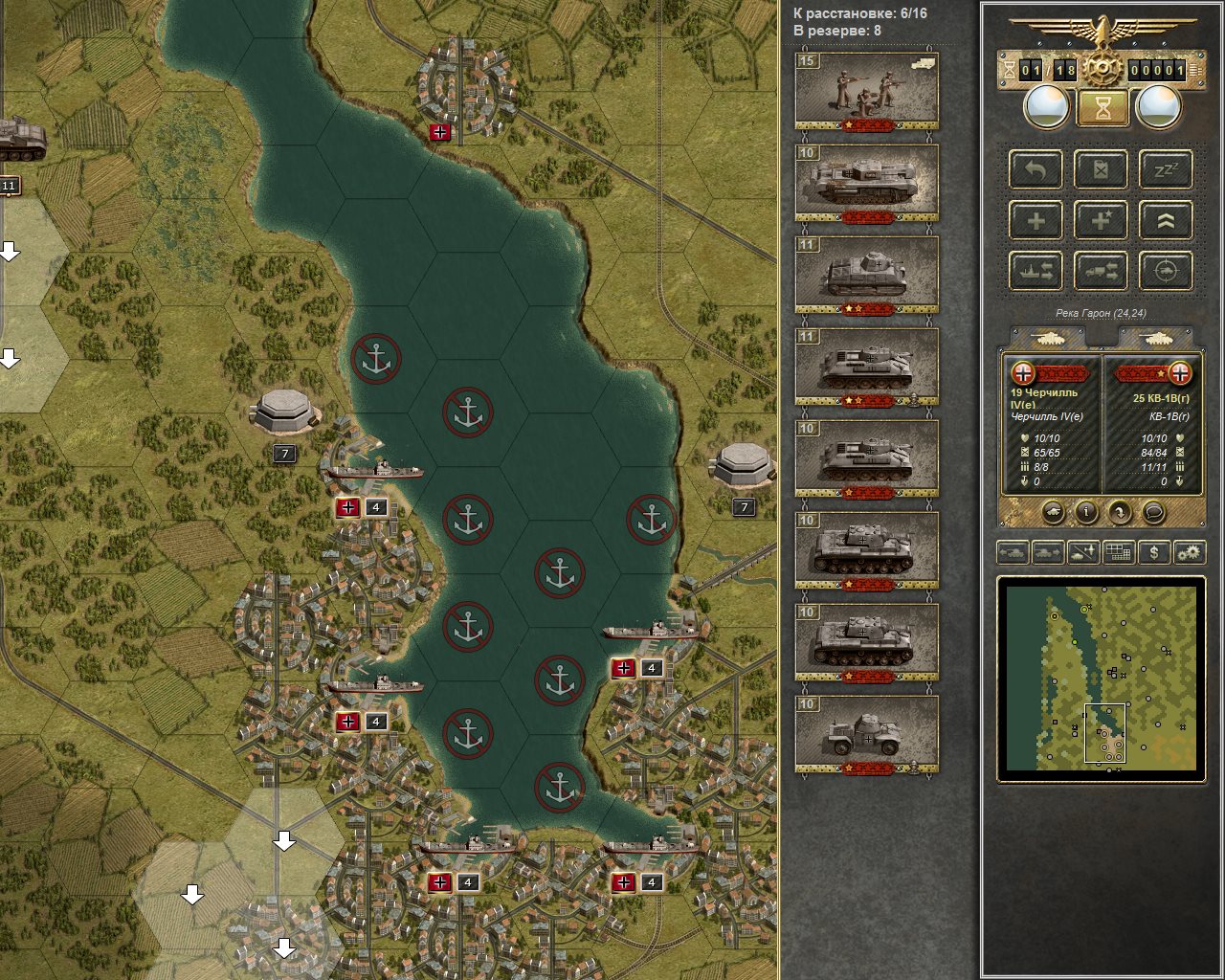The width and height of the screenshot is (1225, 980).
Task: Switch to the right tank tab
Action: pos(1155,338)
